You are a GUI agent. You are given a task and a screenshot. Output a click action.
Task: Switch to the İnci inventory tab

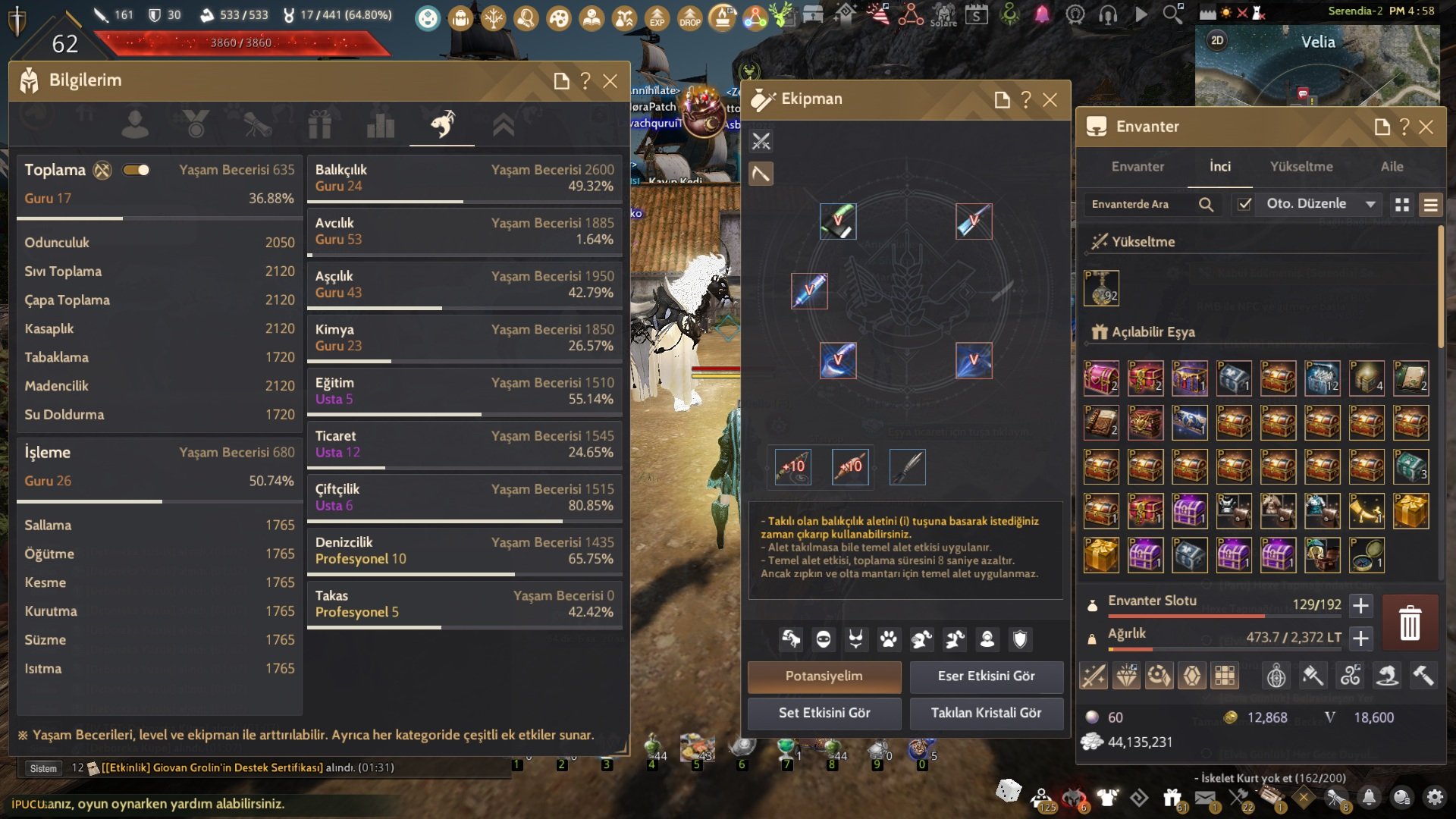point(1219,167)
